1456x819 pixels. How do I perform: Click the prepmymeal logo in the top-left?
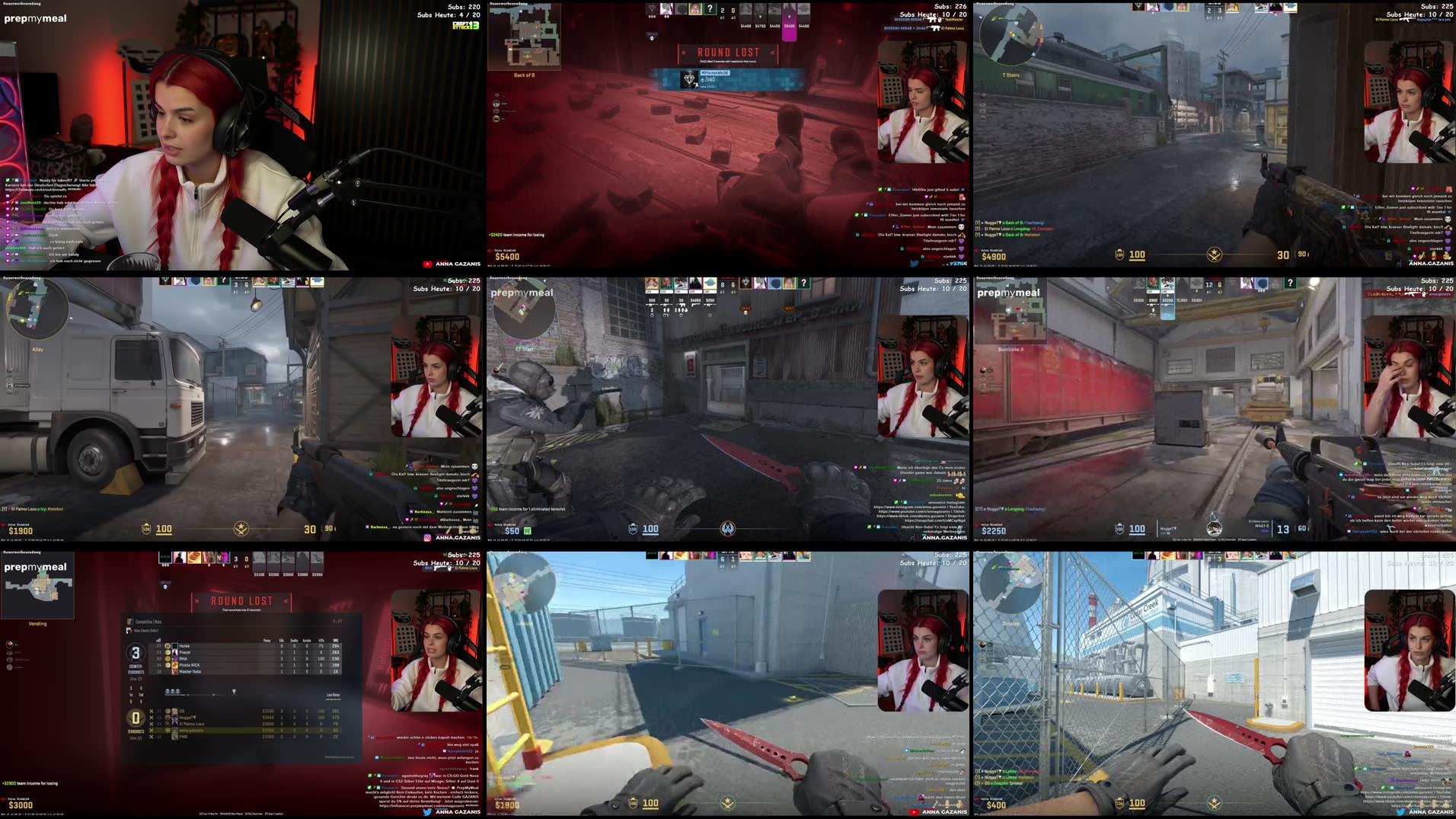pos(34,18)
